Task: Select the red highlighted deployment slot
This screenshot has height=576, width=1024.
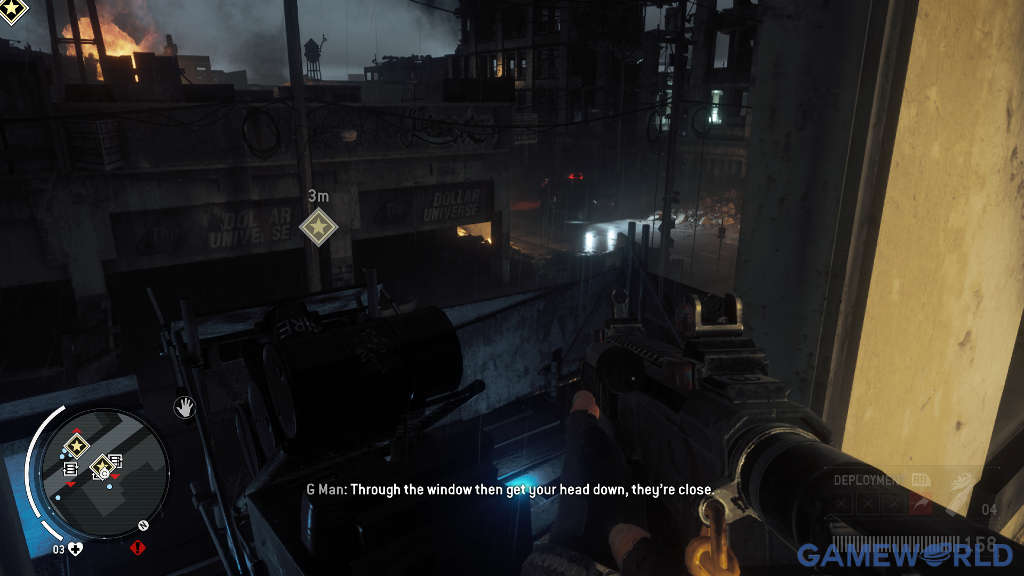Action: [x=920, y=504]
